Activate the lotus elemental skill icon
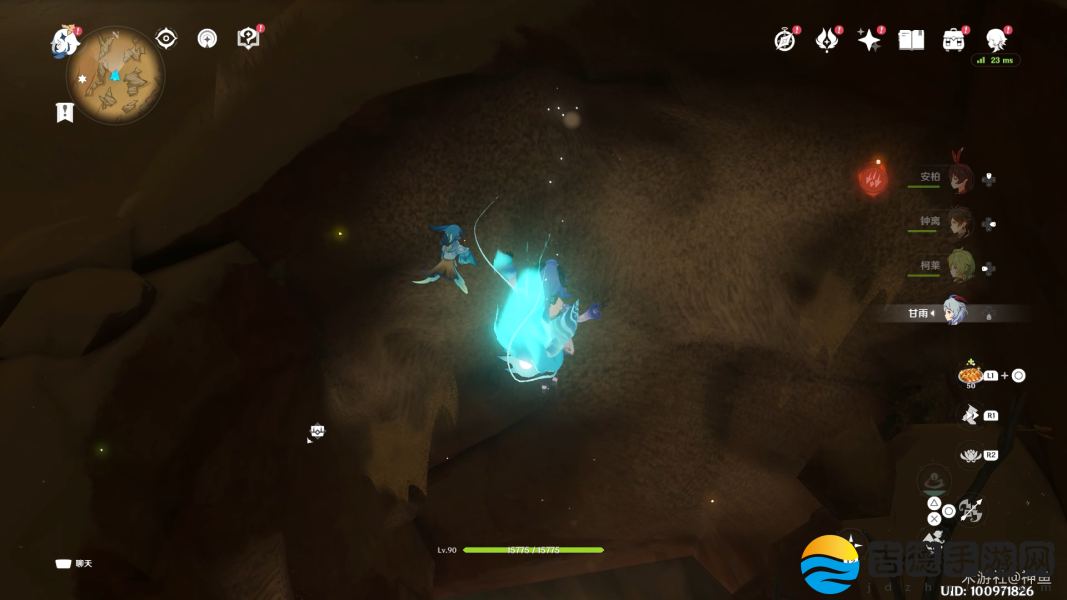Image resolution: width=1067 pixels, height=600 pixels. [x=969, y=456]
